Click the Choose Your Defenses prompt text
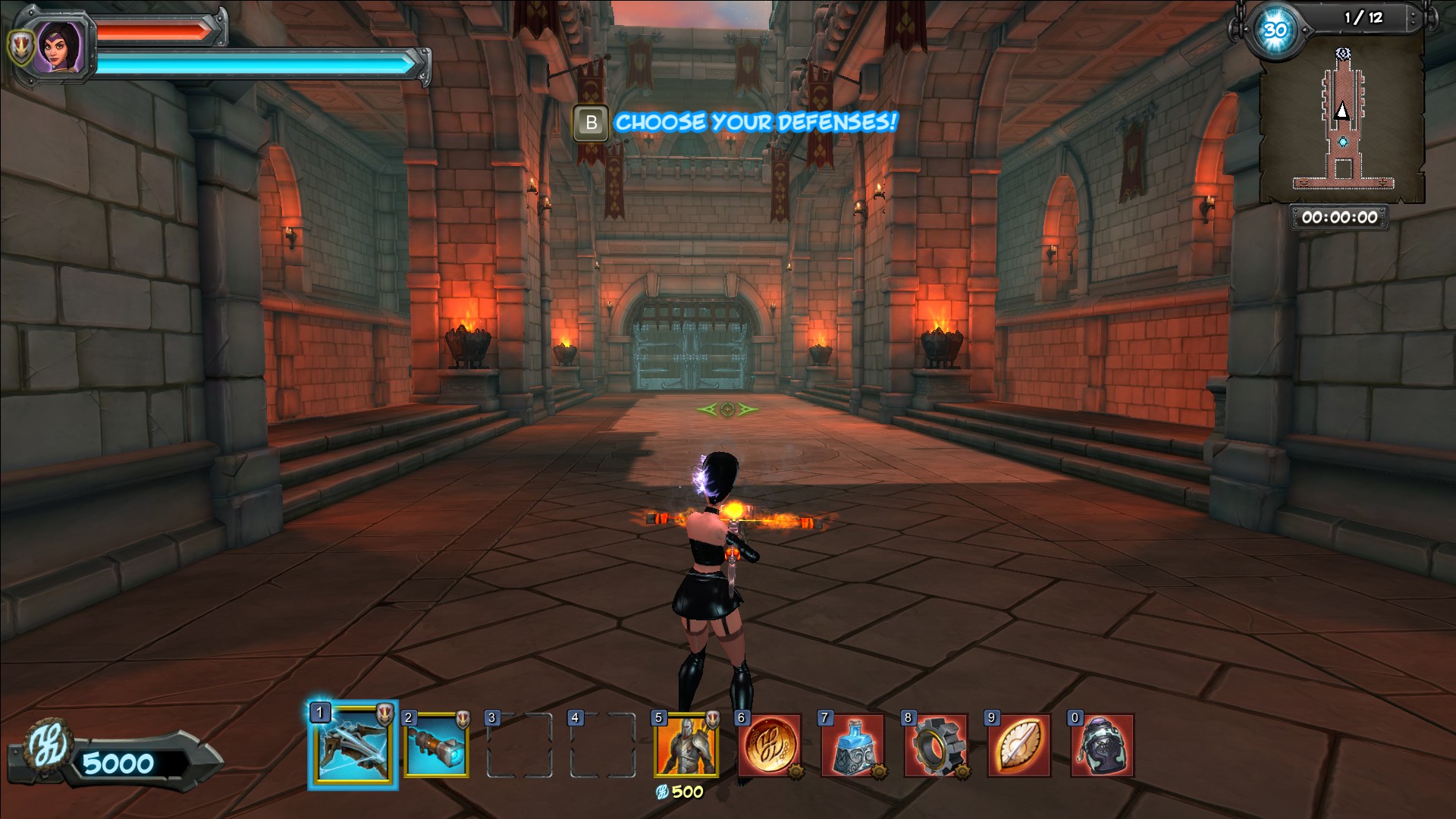 755,122
